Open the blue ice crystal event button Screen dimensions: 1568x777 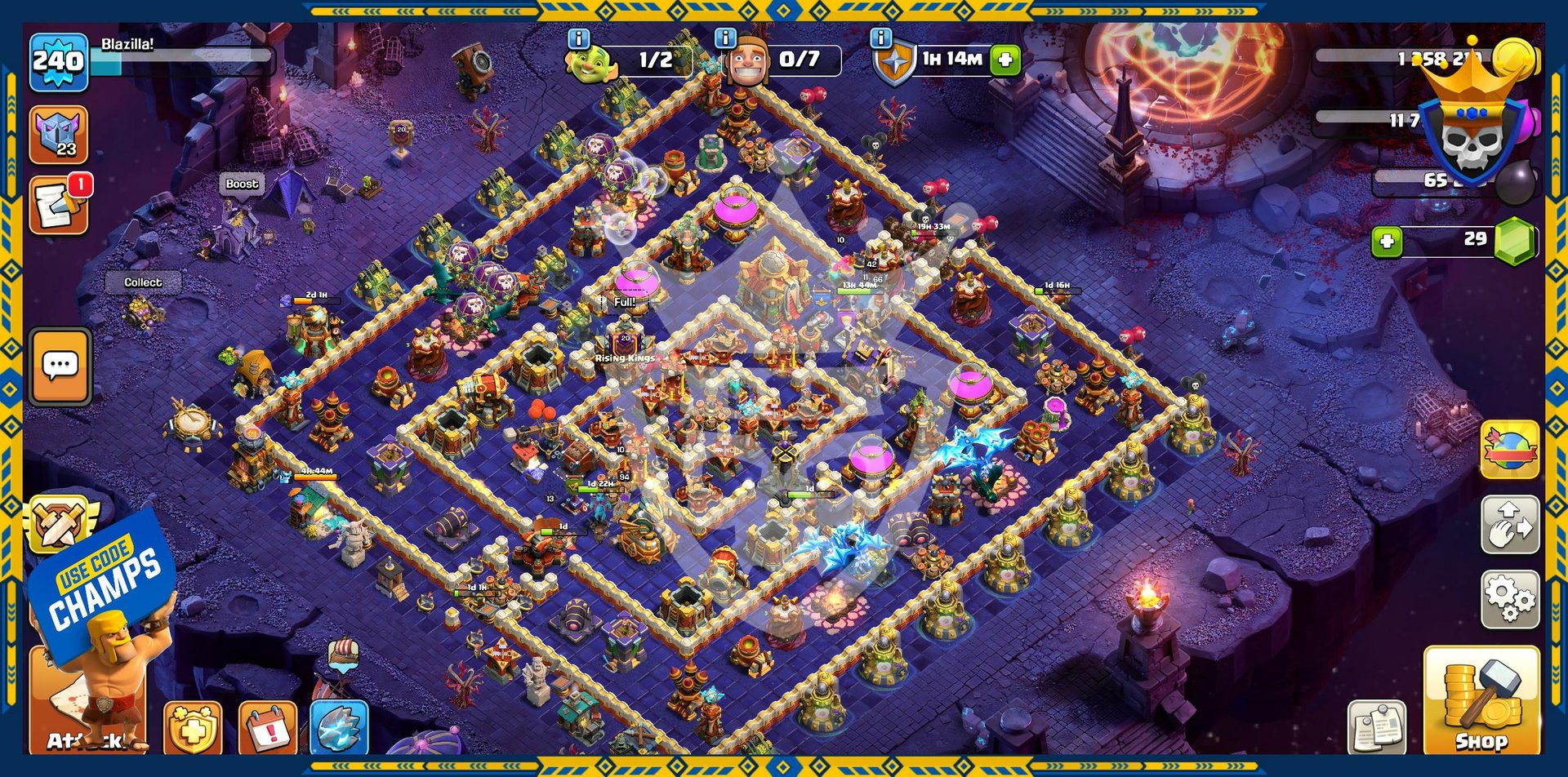tap(340, 726)
